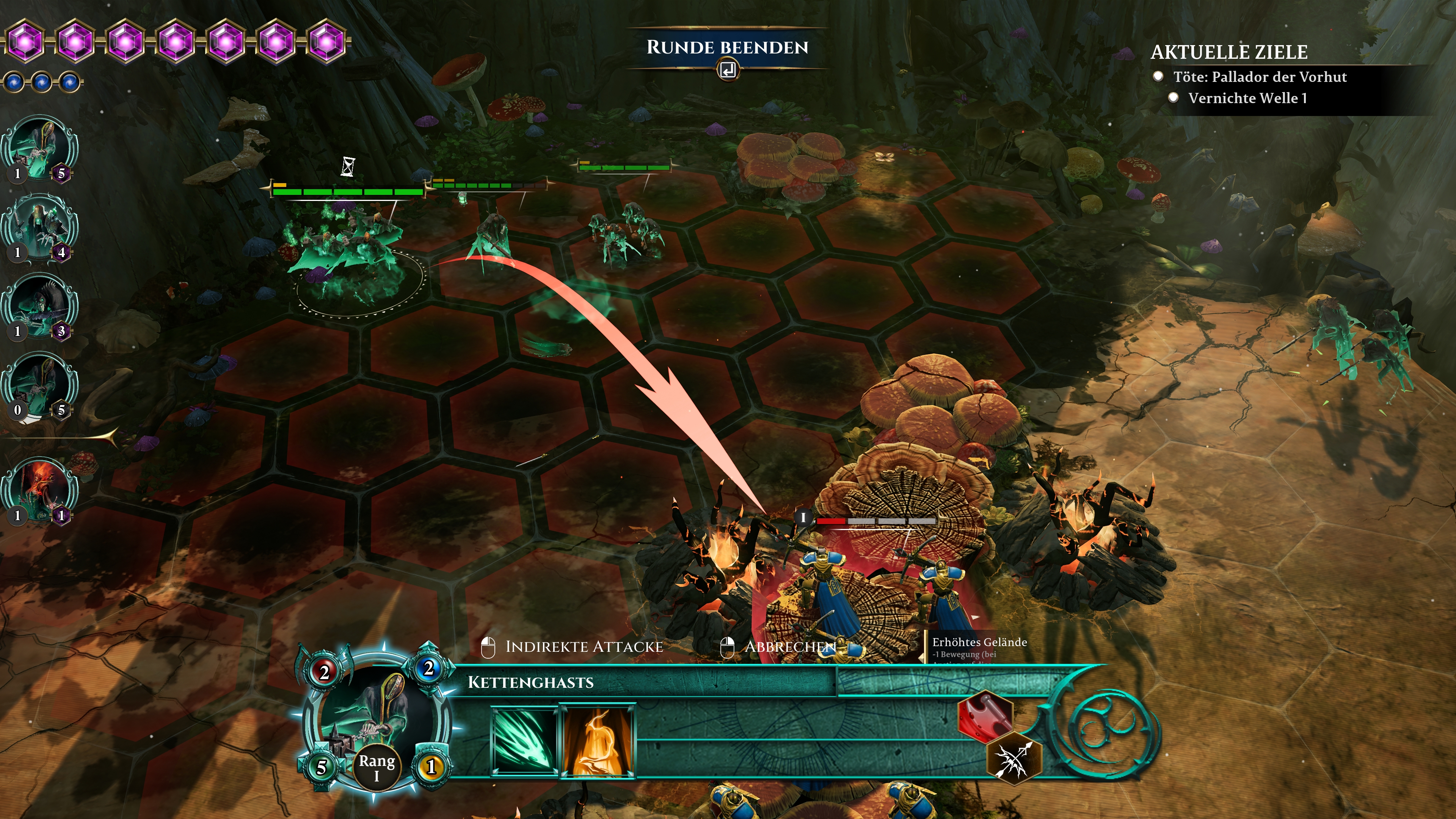
Task: Select the Vernichte Welle 1 objective
Action: tap(1247, 98)
